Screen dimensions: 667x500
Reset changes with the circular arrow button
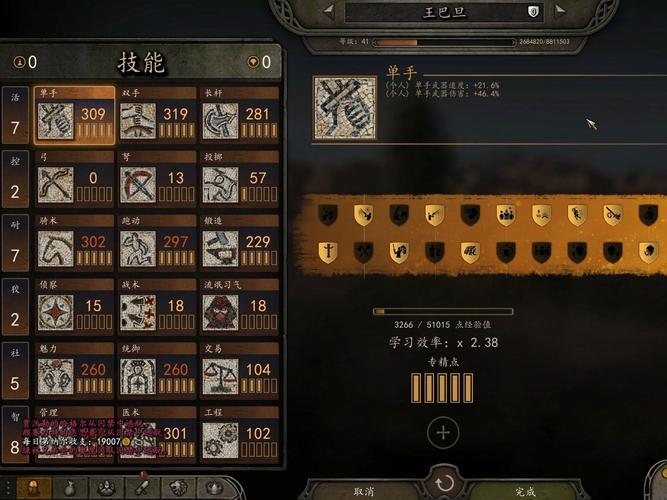click(444, 483)
